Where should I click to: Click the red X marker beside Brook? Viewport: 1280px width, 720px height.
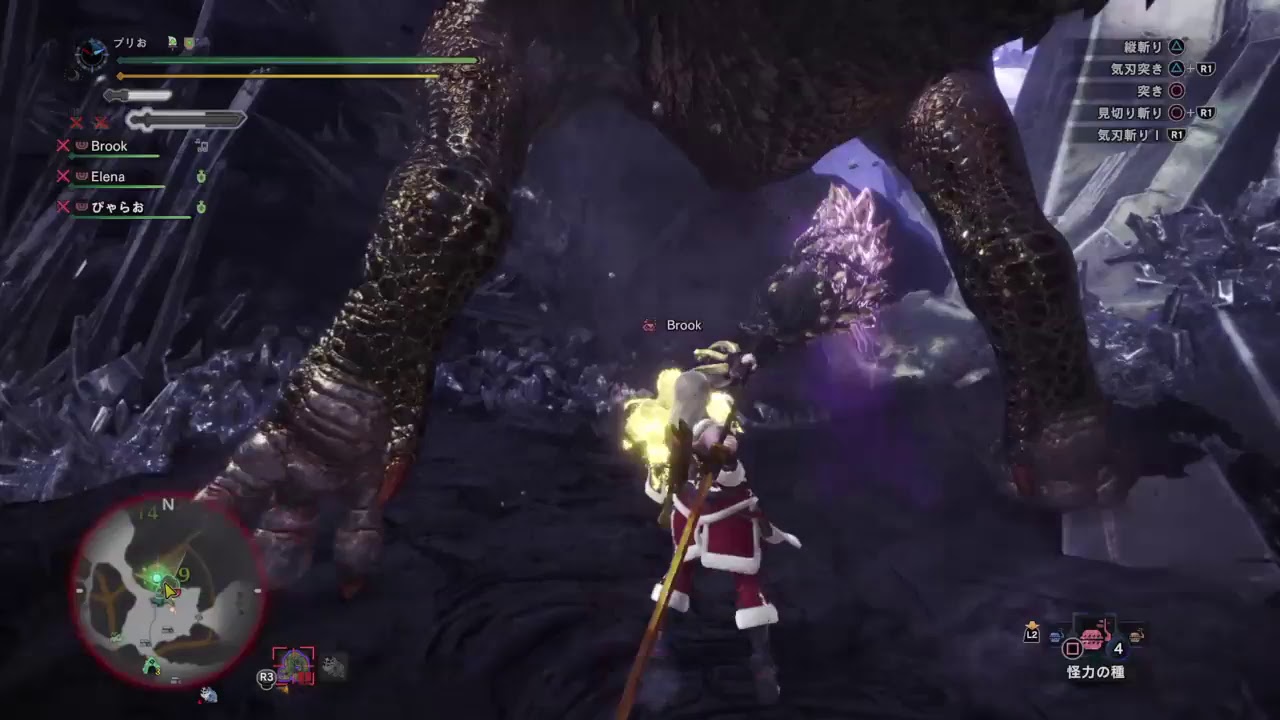click(64, 147)
